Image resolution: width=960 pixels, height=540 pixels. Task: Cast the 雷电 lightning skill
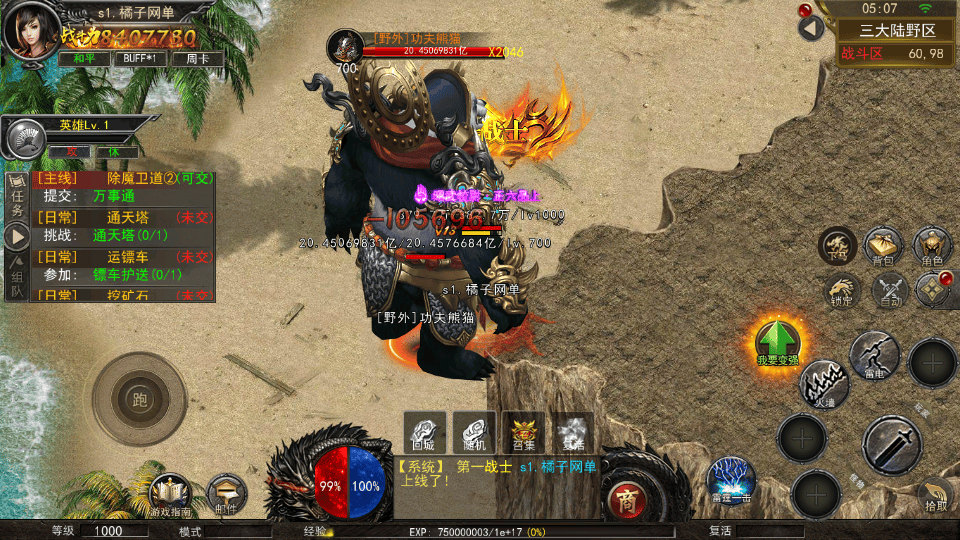[874, 355]
